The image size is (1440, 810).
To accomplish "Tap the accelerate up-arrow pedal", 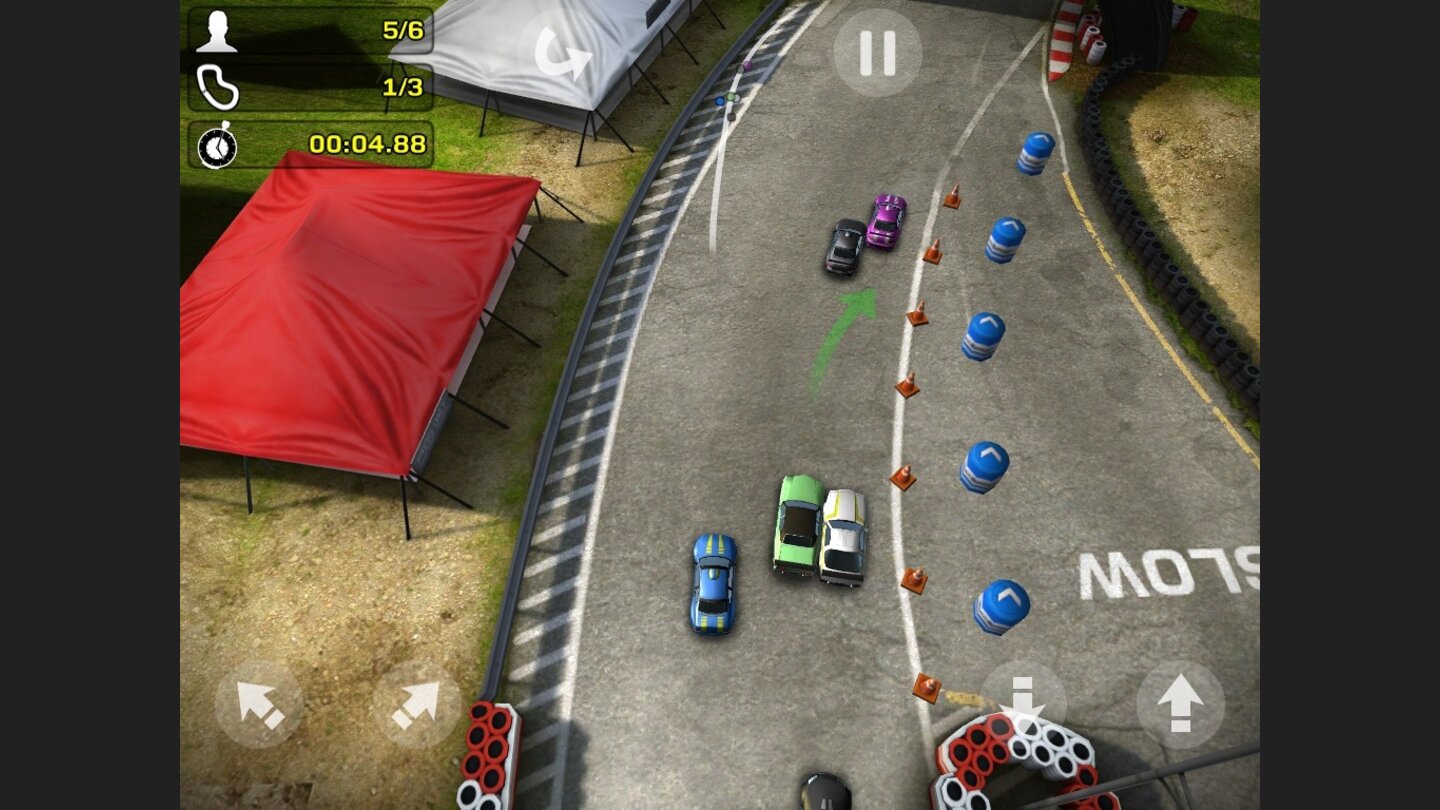I will coord(1180,703).
